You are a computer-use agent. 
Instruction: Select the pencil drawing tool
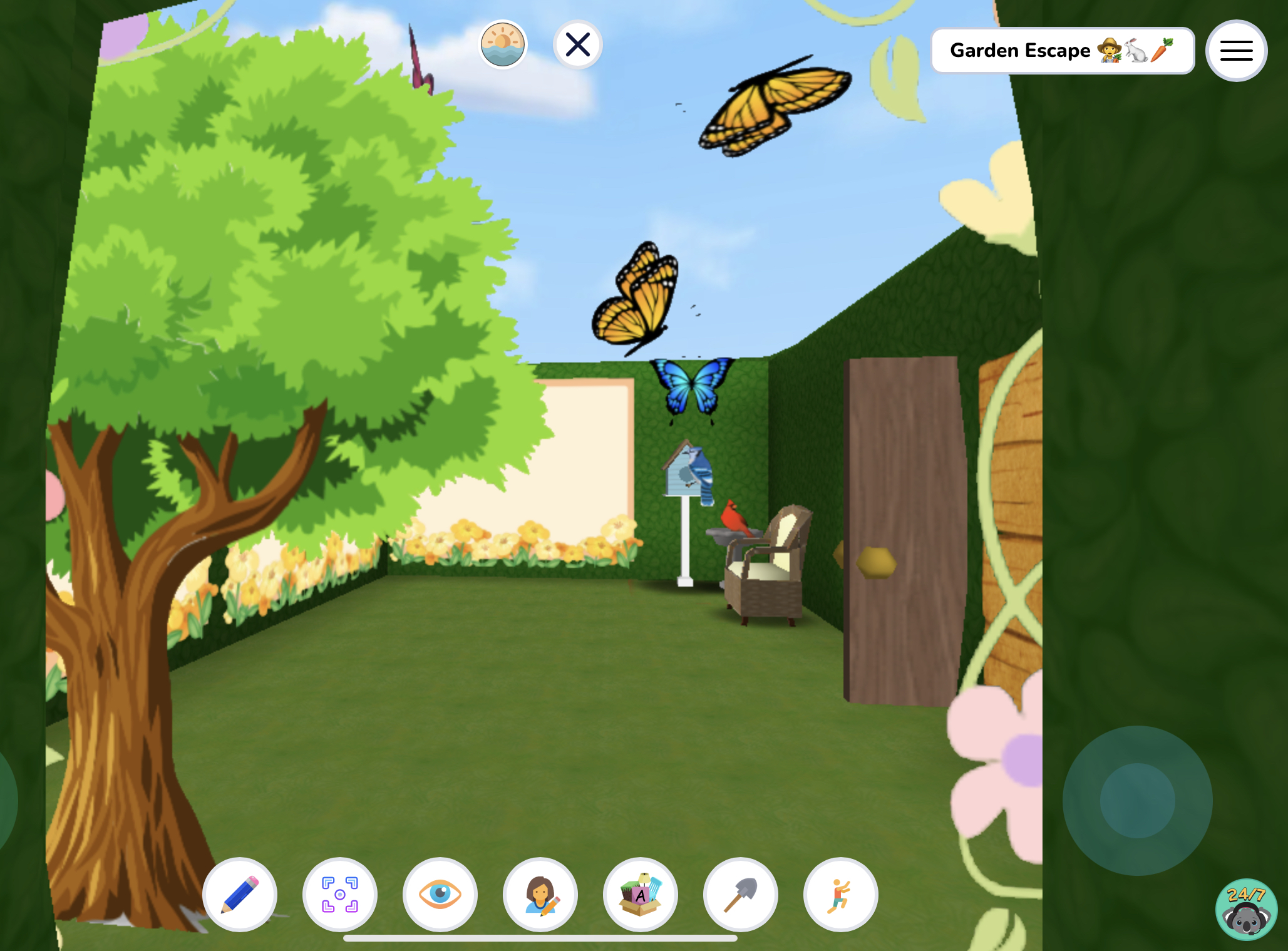tap(240, 895)
